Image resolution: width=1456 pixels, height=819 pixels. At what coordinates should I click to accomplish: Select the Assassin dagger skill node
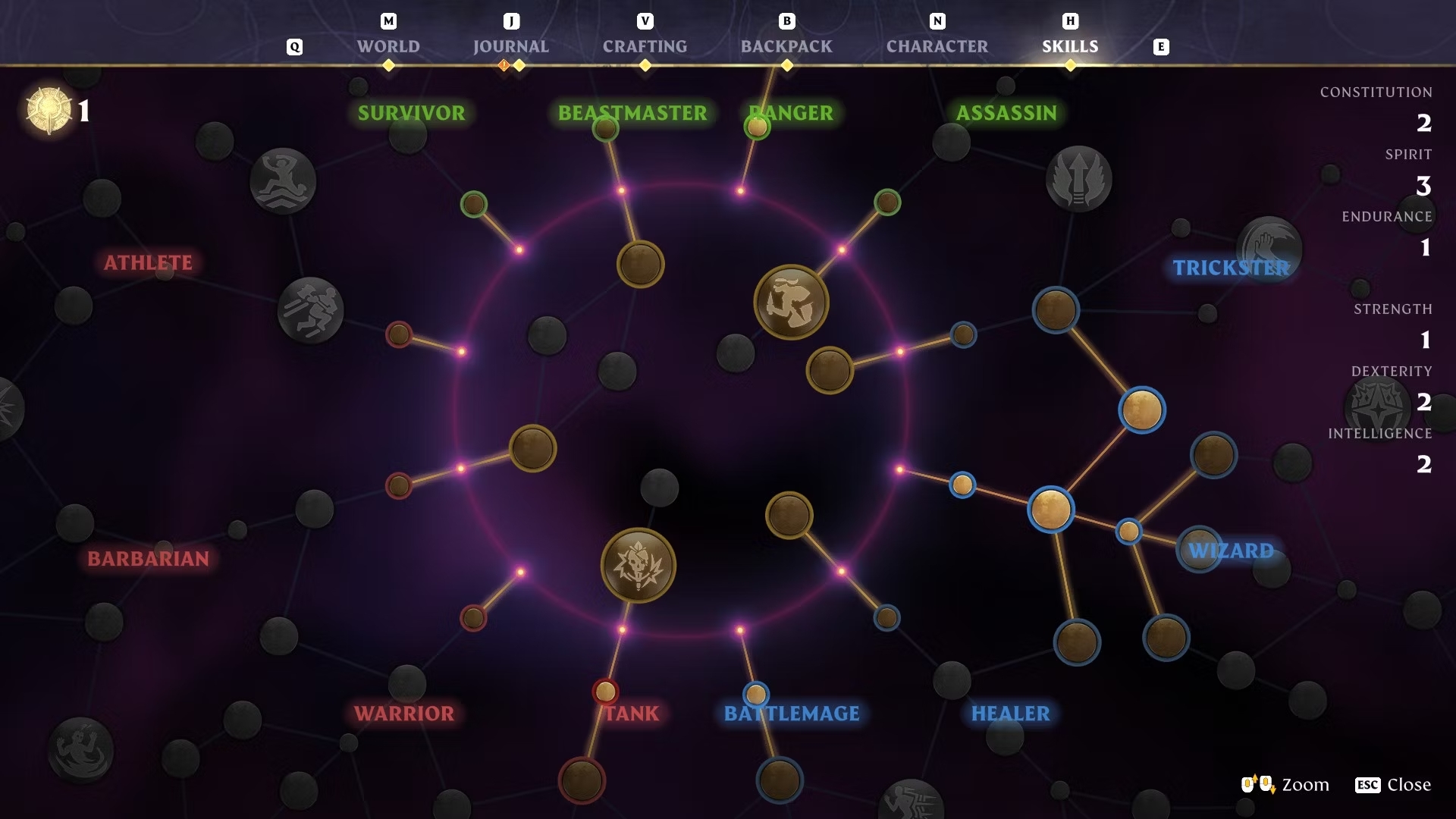[790, 301]
